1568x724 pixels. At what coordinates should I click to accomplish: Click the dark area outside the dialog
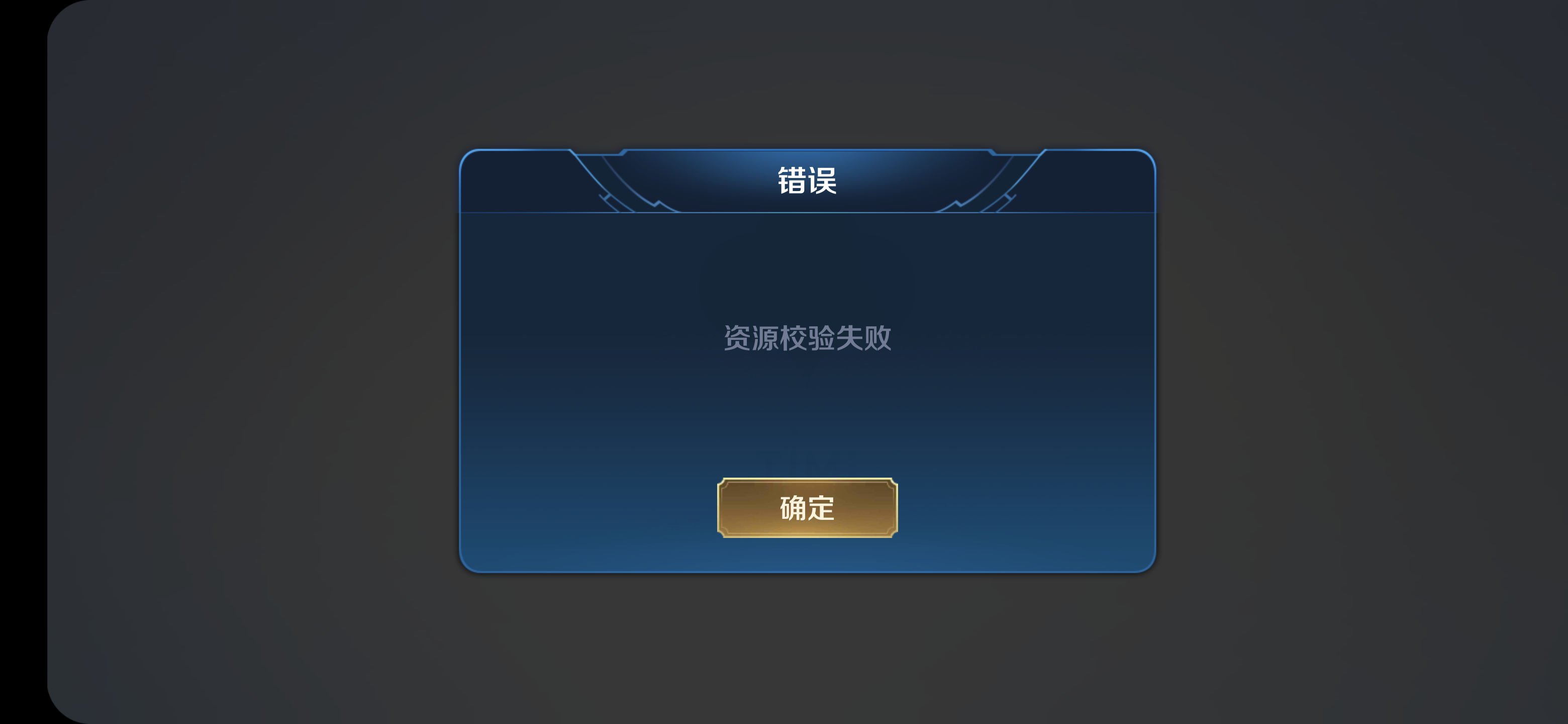coord(243,366)
